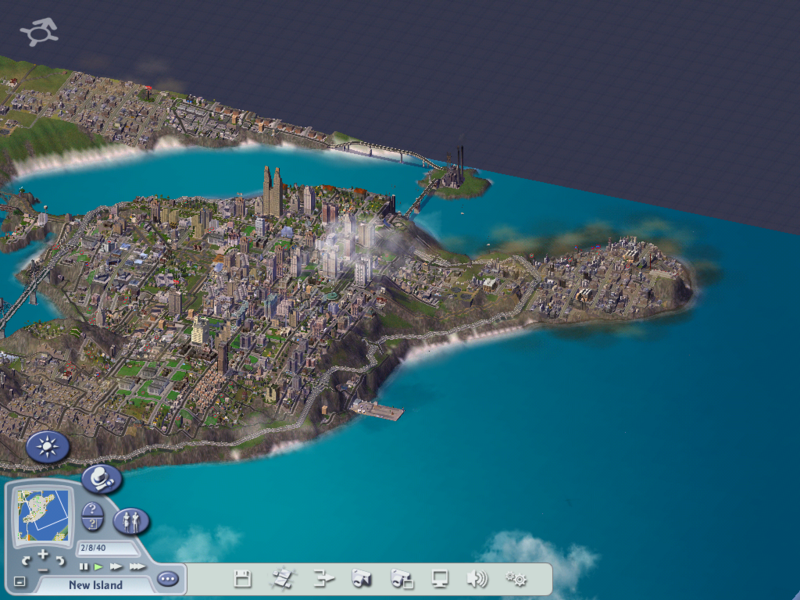Open the three-dot options button
The width and height of the screenshot is (800, 600).
(x=167, y=578)
